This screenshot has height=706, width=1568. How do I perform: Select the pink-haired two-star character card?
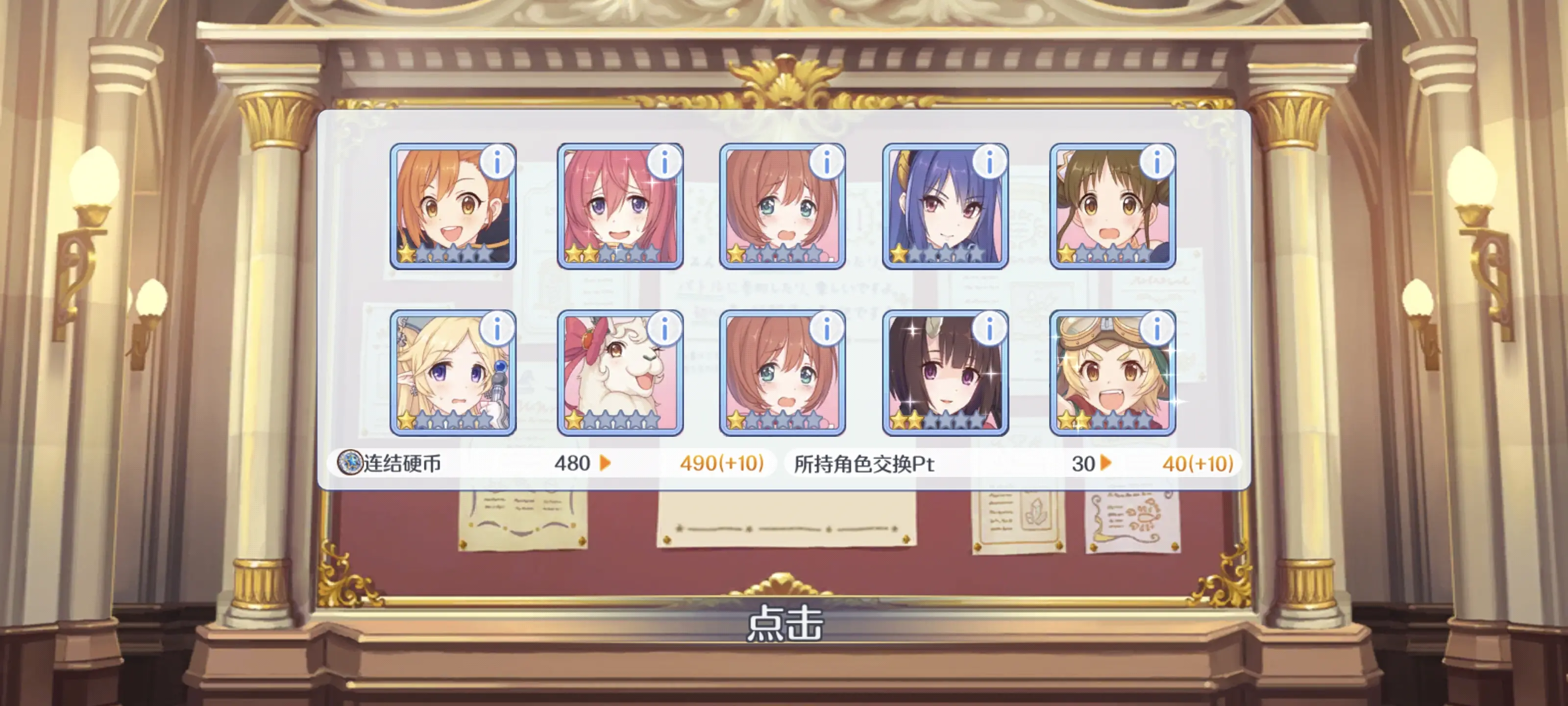point(620,207)
